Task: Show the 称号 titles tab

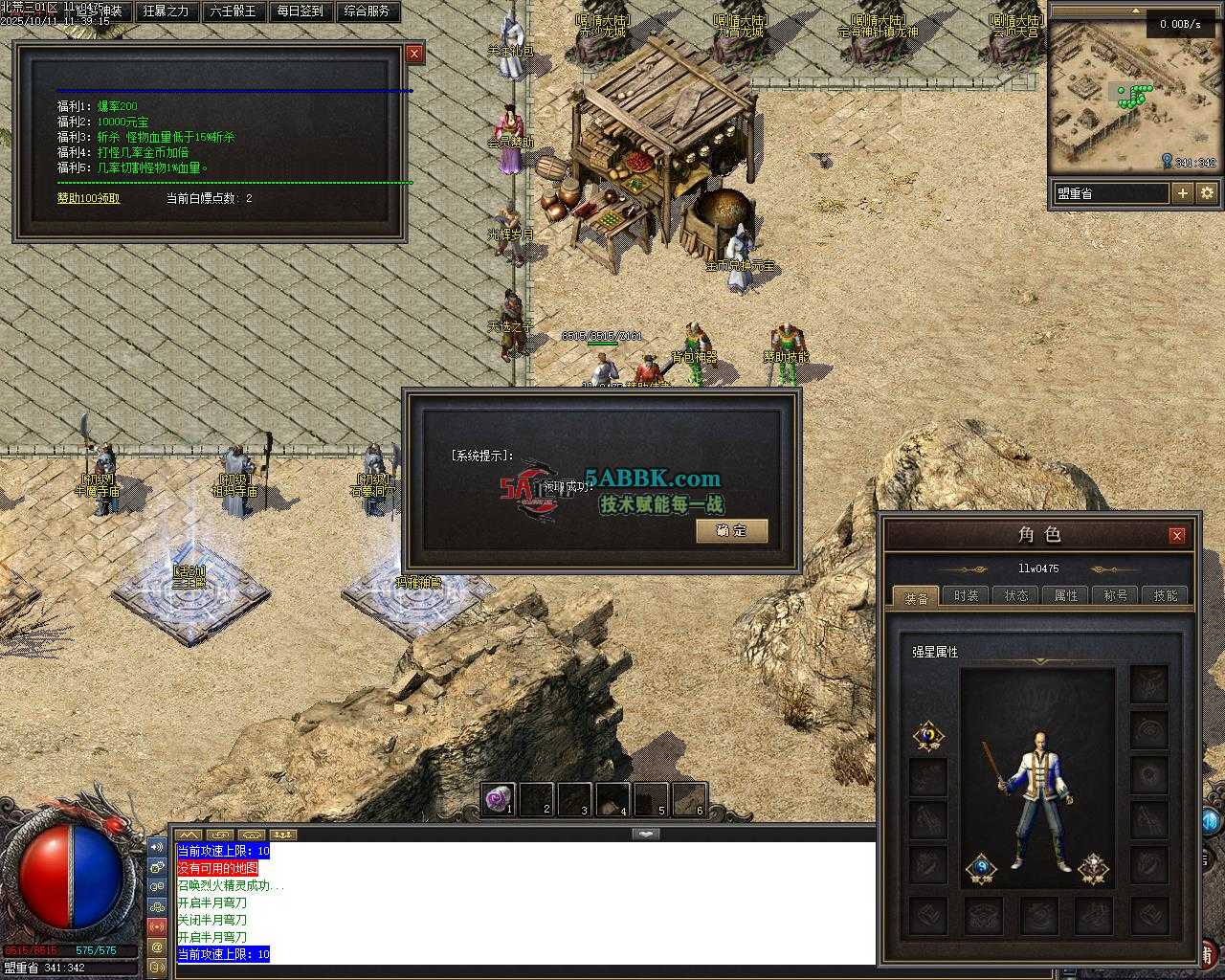Action: (x=1116, y=595)
